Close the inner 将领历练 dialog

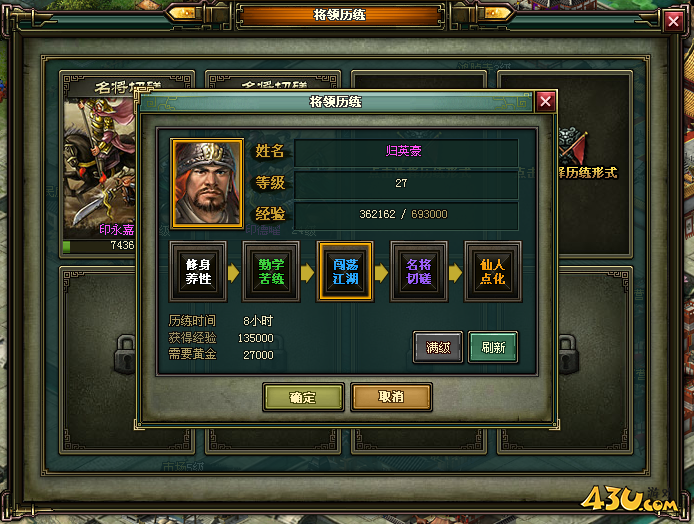[x=545, y=101]
